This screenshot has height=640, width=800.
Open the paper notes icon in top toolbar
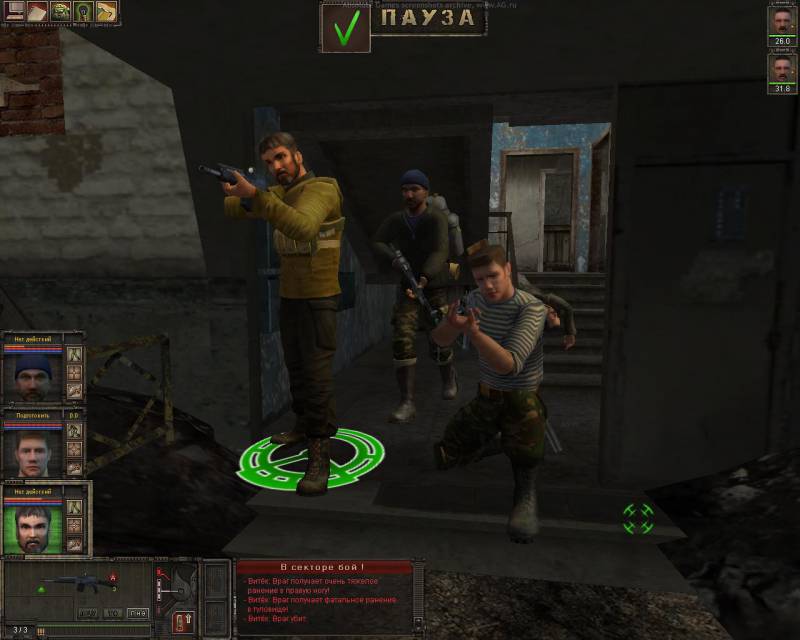tap(36, 12)
